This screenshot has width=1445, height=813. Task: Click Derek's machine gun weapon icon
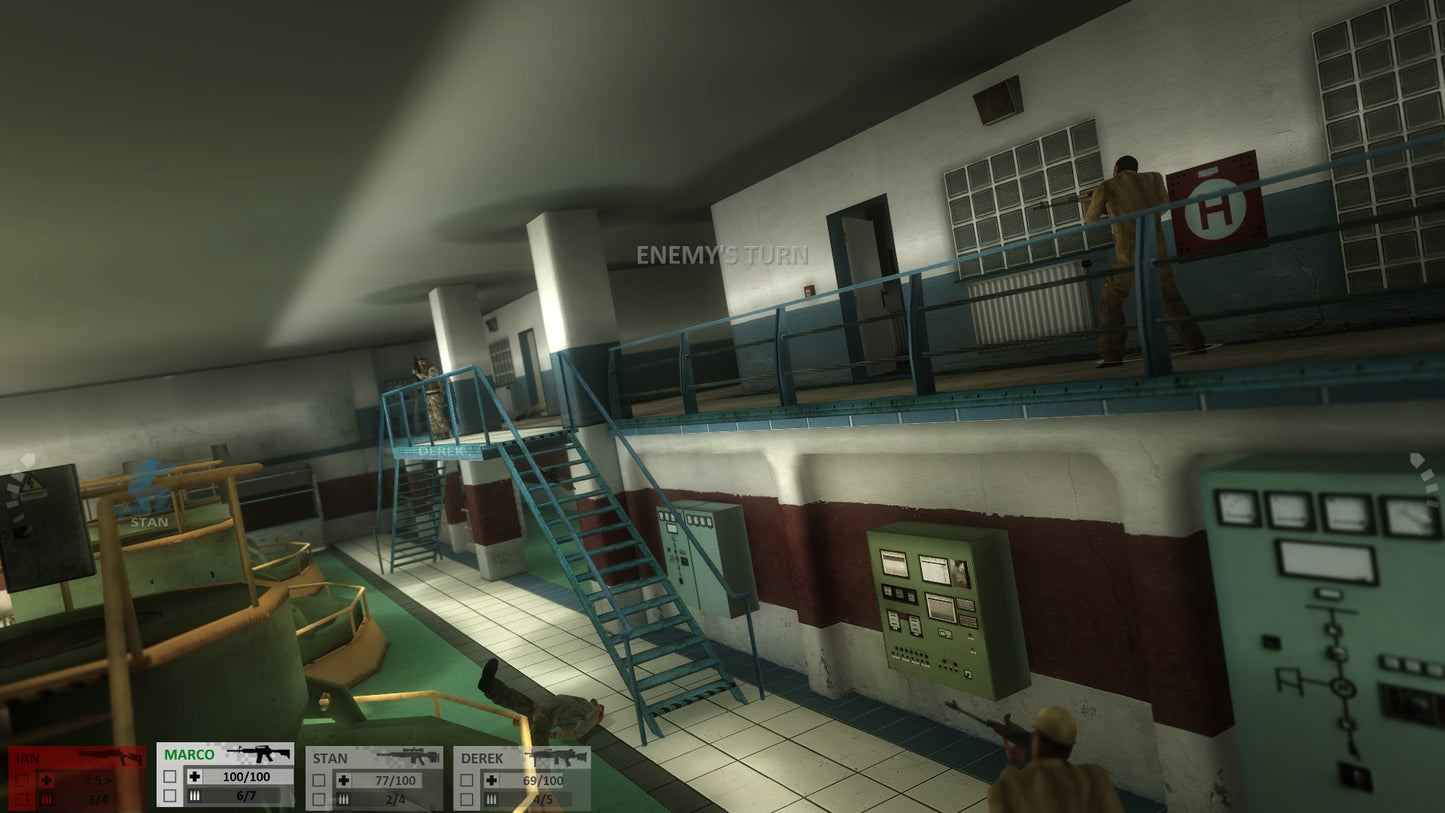coord(555,756)
